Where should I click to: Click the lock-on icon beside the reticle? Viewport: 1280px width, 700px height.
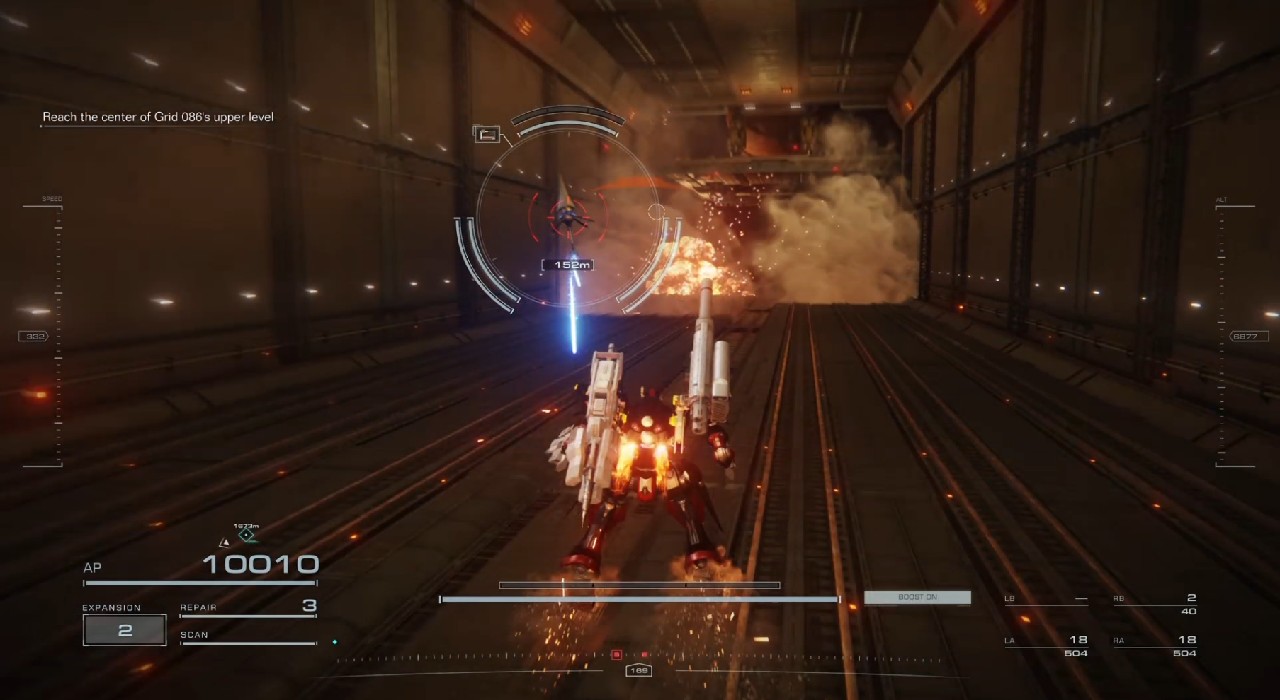(x=487, y=134)
